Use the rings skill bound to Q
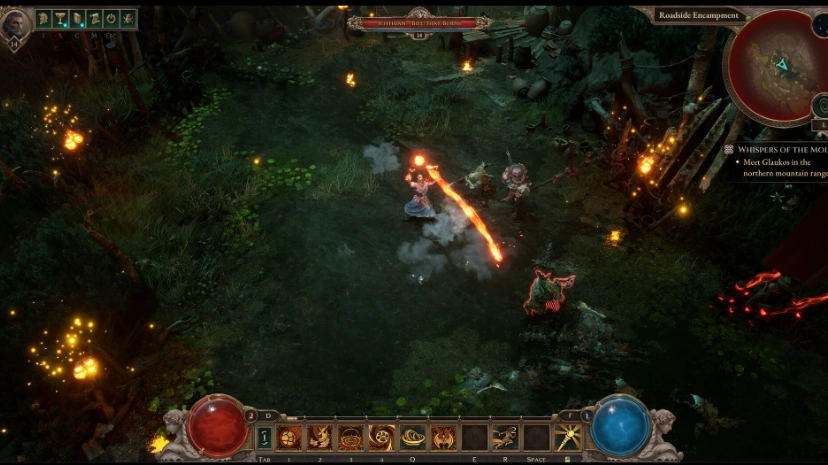 [413, 438]
